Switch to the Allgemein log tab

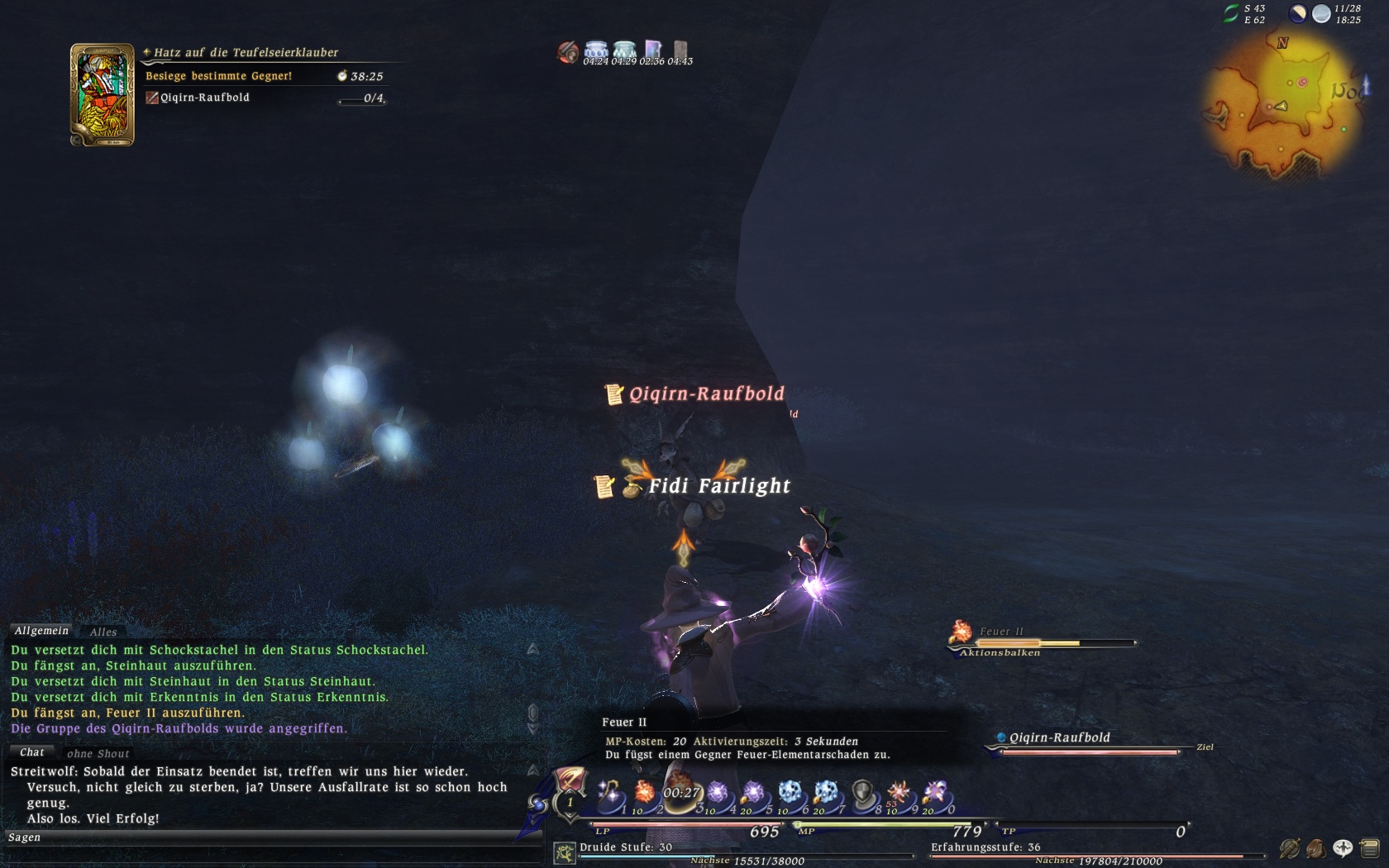(41, 631)
